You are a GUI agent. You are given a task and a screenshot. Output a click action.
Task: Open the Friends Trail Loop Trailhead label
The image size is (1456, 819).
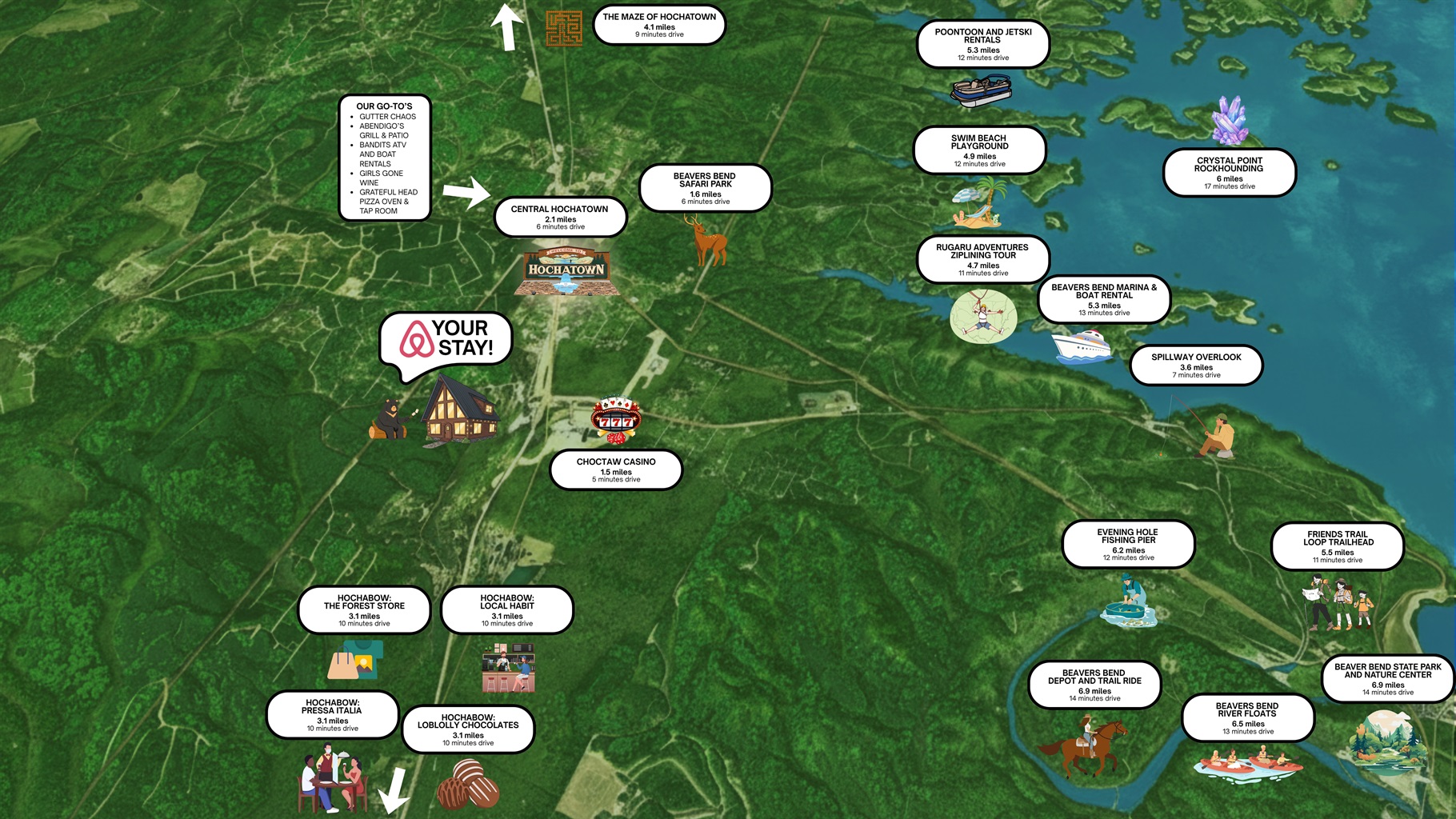(1337, 546)
